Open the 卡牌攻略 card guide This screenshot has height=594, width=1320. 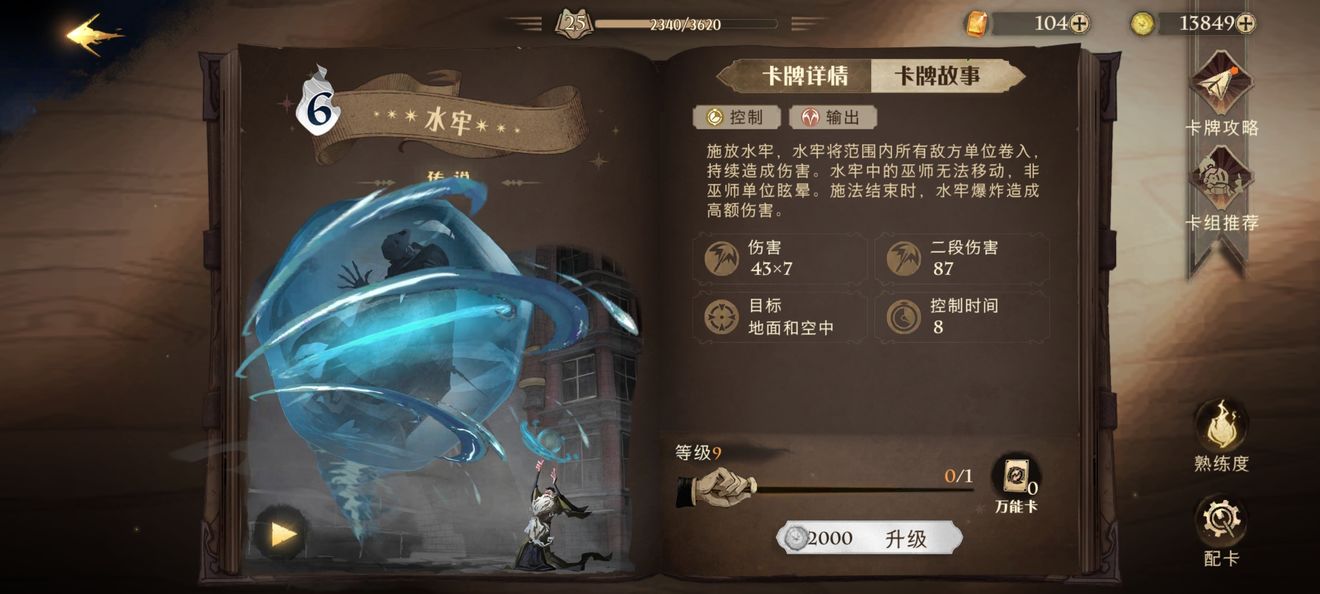point(1221,97)
